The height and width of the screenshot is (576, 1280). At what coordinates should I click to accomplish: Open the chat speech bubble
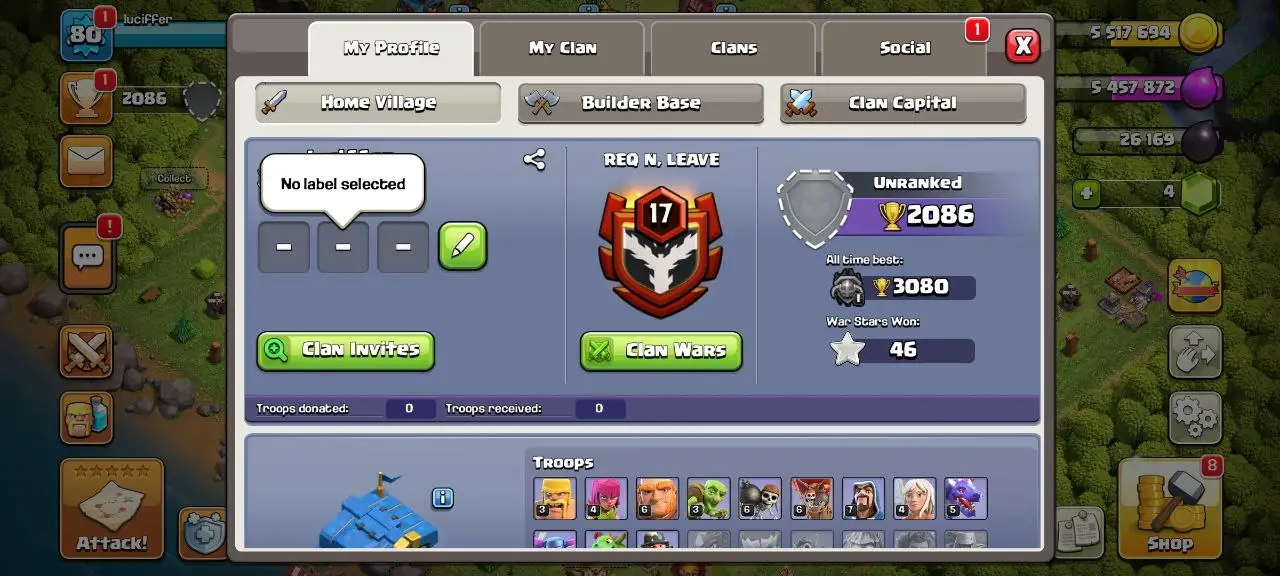pos(87,257)
